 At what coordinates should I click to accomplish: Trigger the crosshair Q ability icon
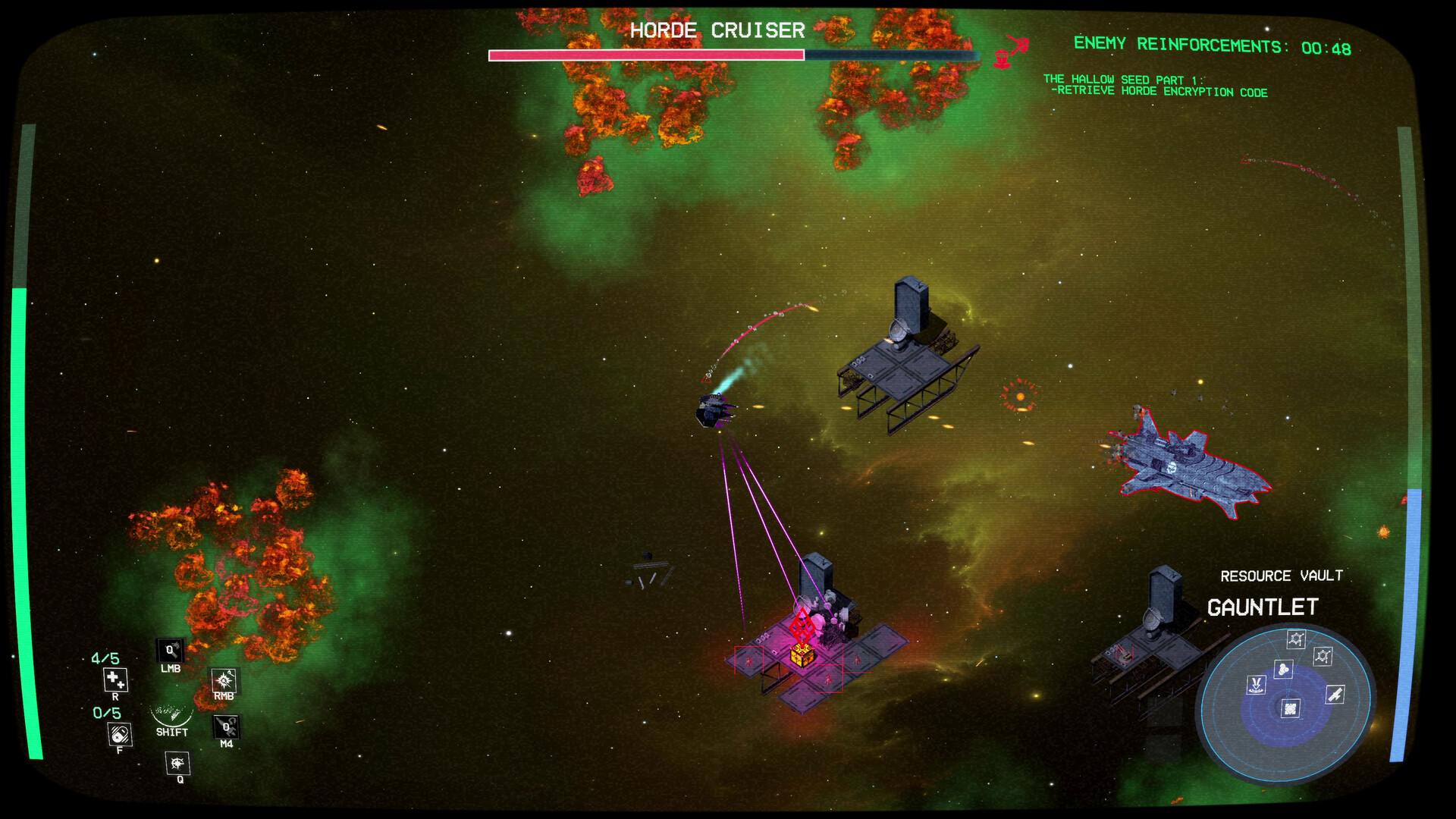coord(177,763)
